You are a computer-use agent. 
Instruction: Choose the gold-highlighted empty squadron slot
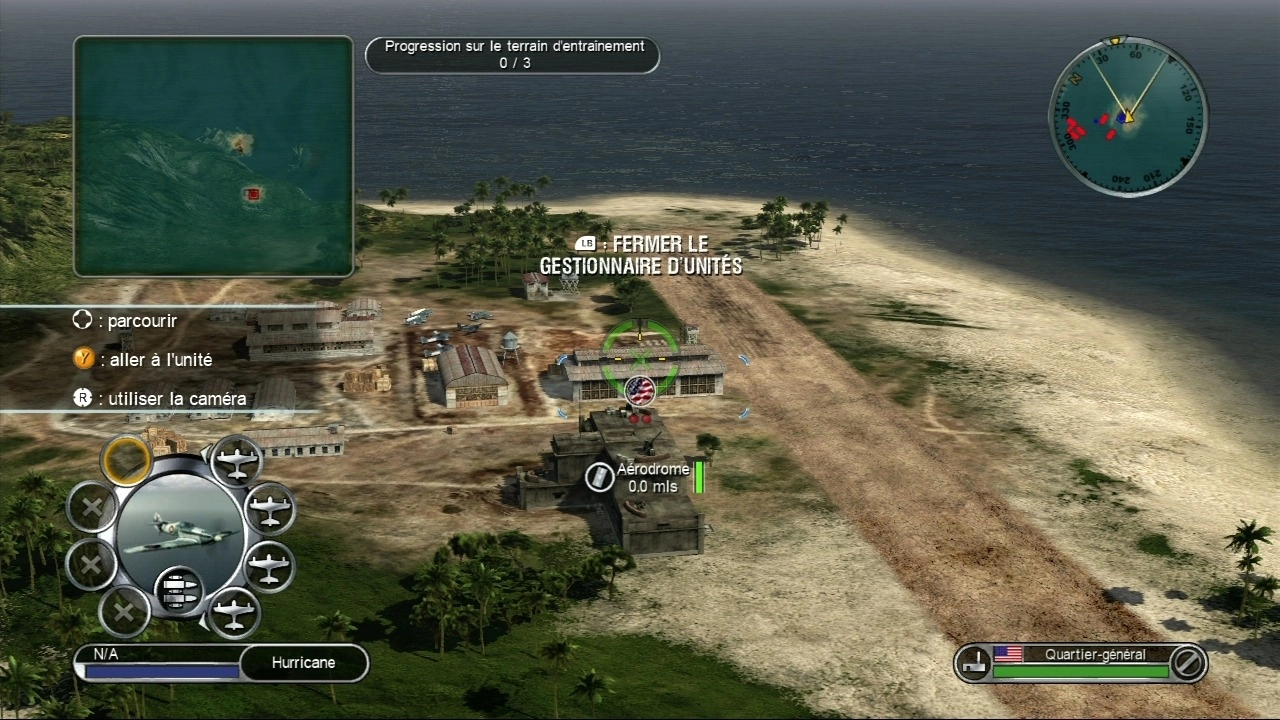(x=126, y=460)
